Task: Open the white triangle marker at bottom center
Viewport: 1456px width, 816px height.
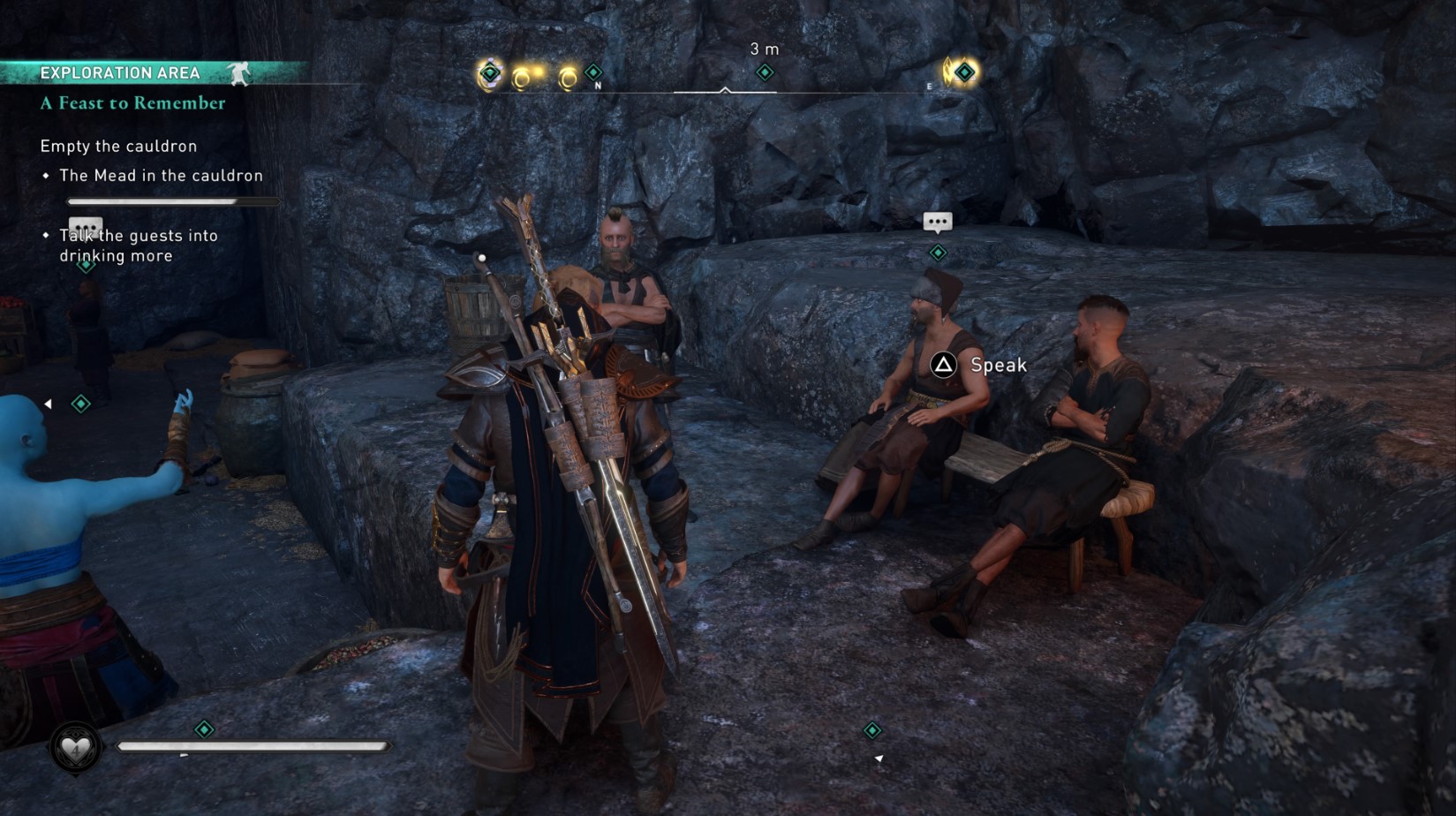Action: [879, 756]
